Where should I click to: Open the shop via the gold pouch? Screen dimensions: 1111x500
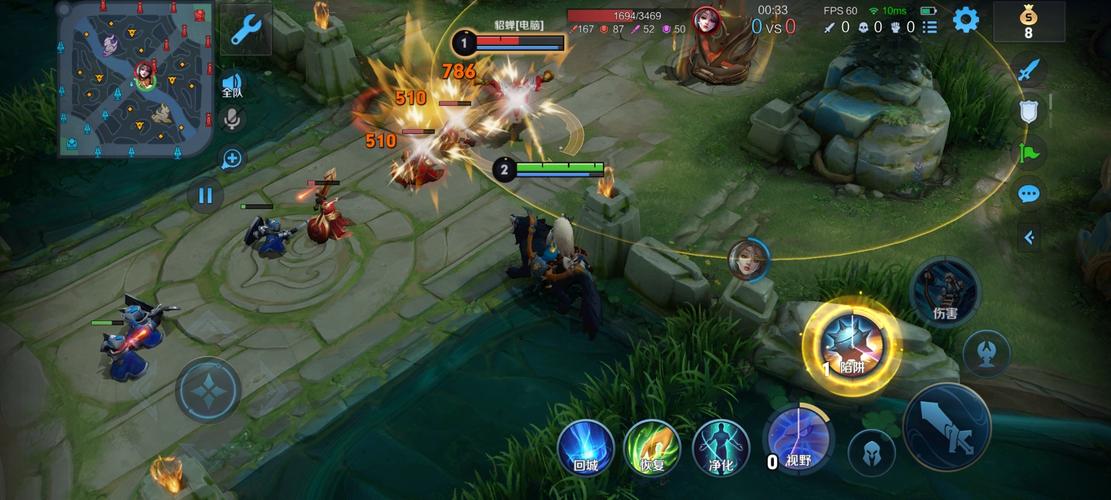tap(1028, 21)
